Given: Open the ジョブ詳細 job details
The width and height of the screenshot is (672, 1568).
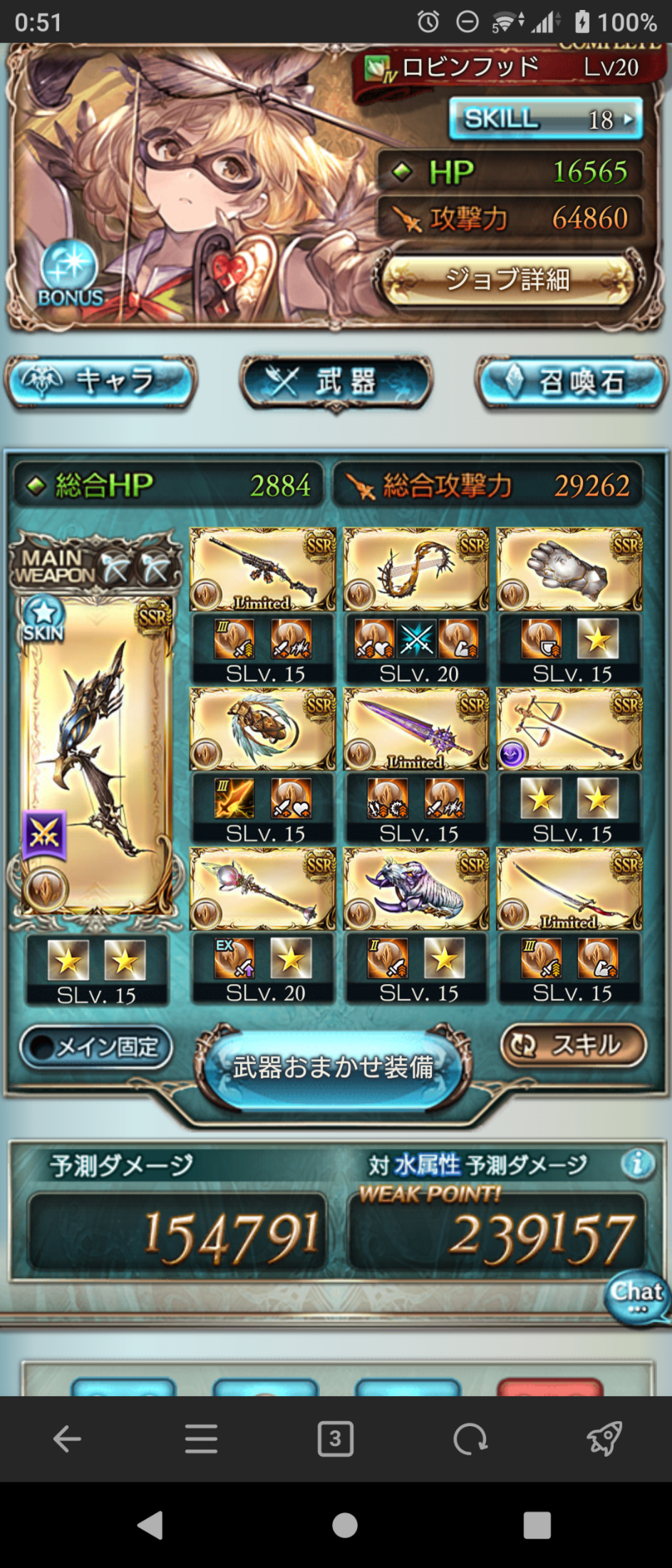Looking at the screenshot, I should [x=507, y=280].
